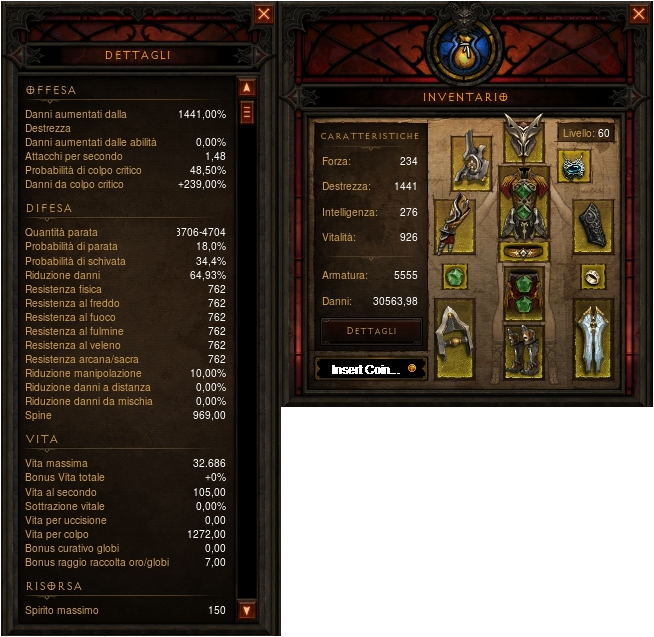The width and height of the screenshot is (654, 637).
Task: Grab the details scrollbar handle
Action: [x=247, y=111]
